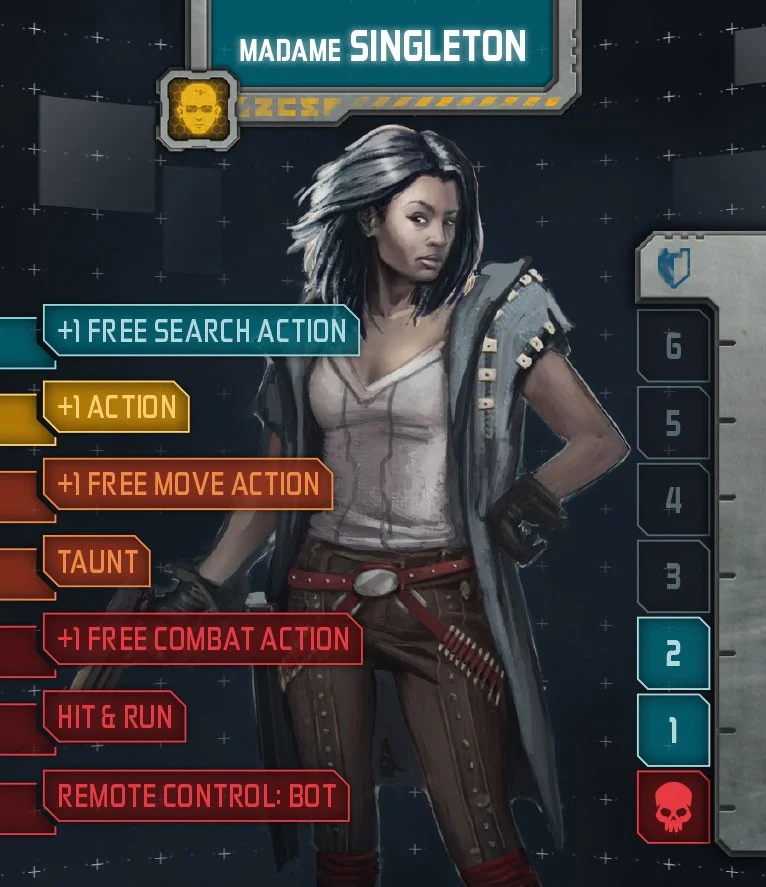Image resolution: width=766 pixels, height=887 pixels.
Task: Choose the +1 Action skill
Action: (x=116, y=407)
